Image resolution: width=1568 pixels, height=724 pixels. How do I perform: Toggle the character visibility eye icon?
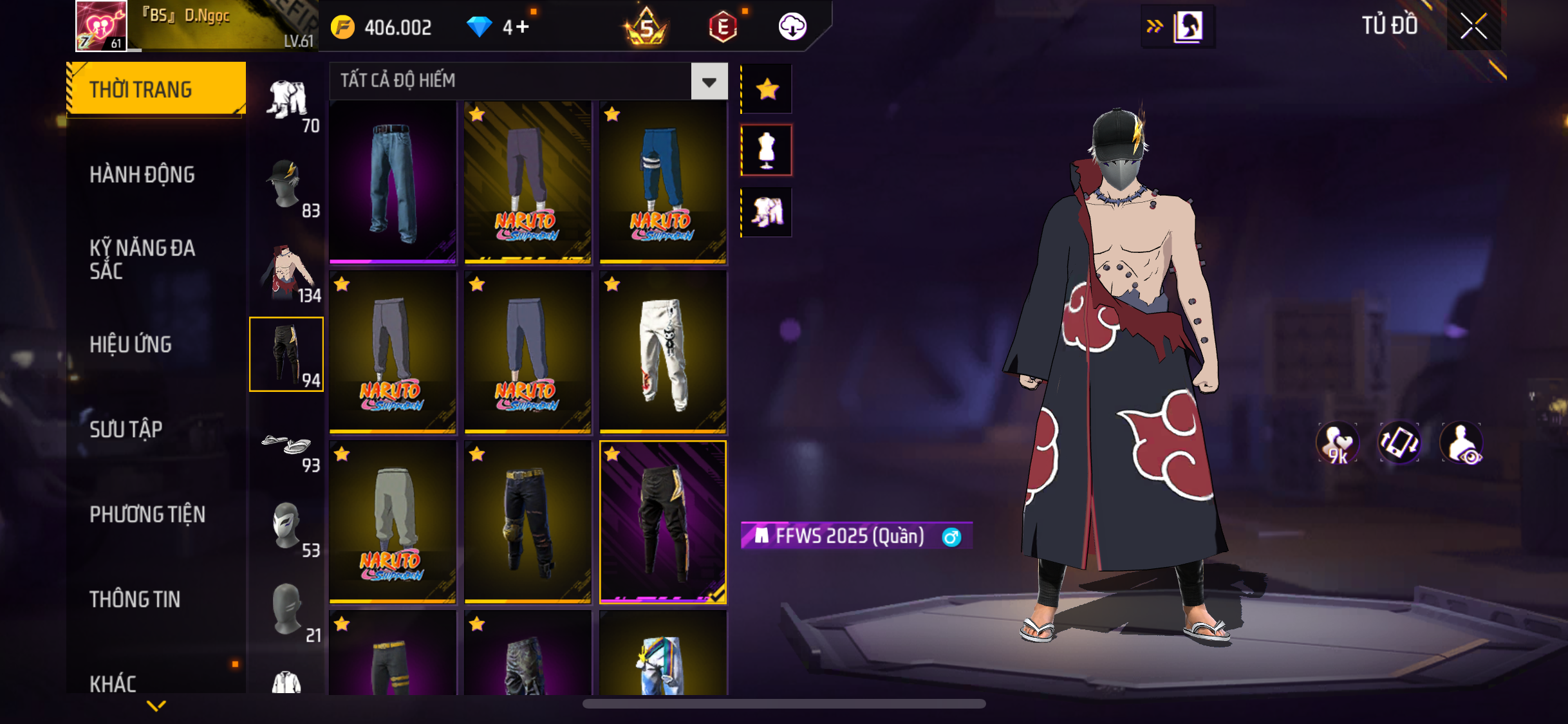1462,443
